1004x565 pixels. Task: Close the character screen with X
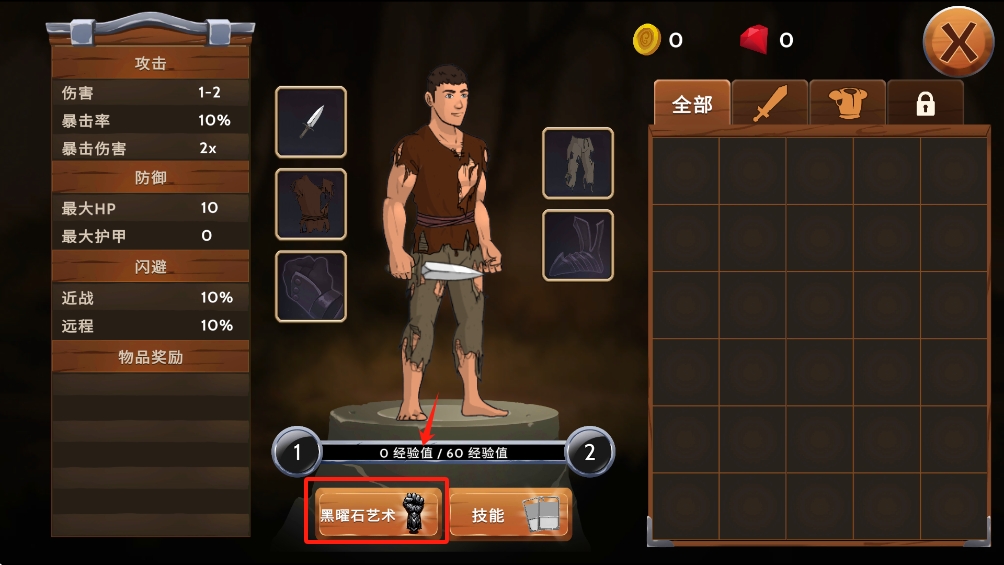[958, 42]
